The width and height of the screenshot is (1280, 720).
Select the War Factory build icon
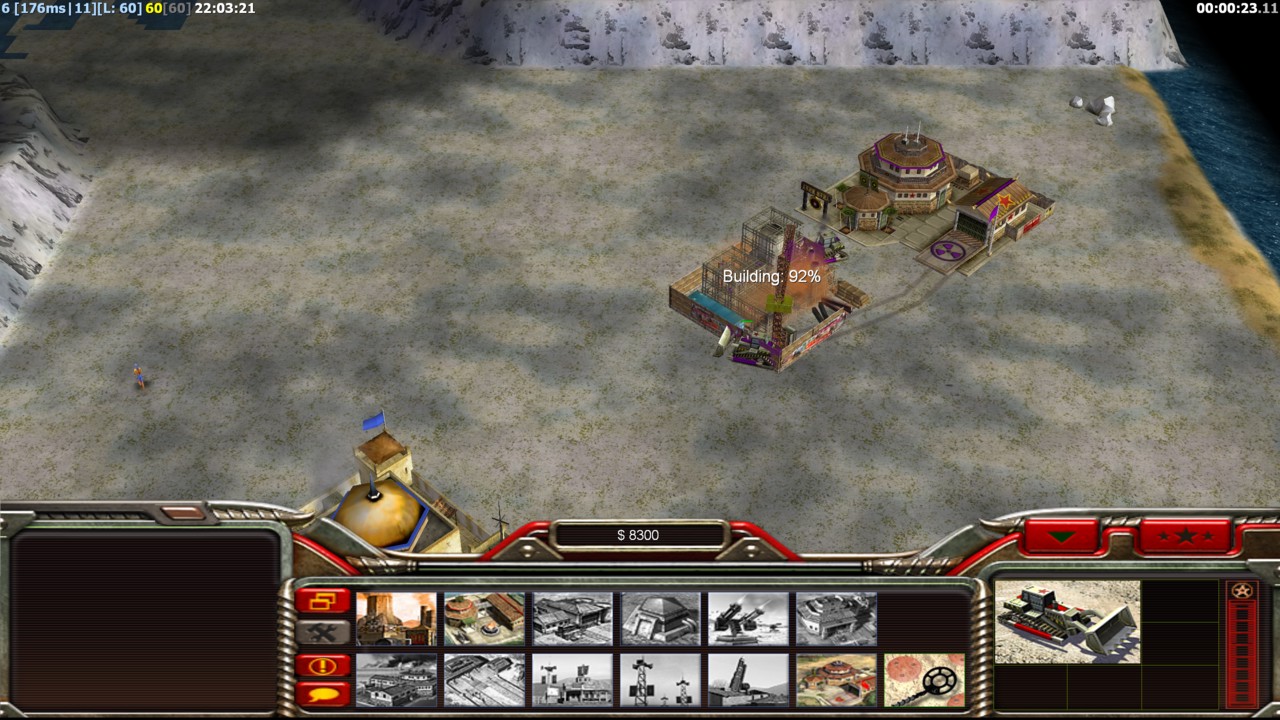(x=836, y=618)
